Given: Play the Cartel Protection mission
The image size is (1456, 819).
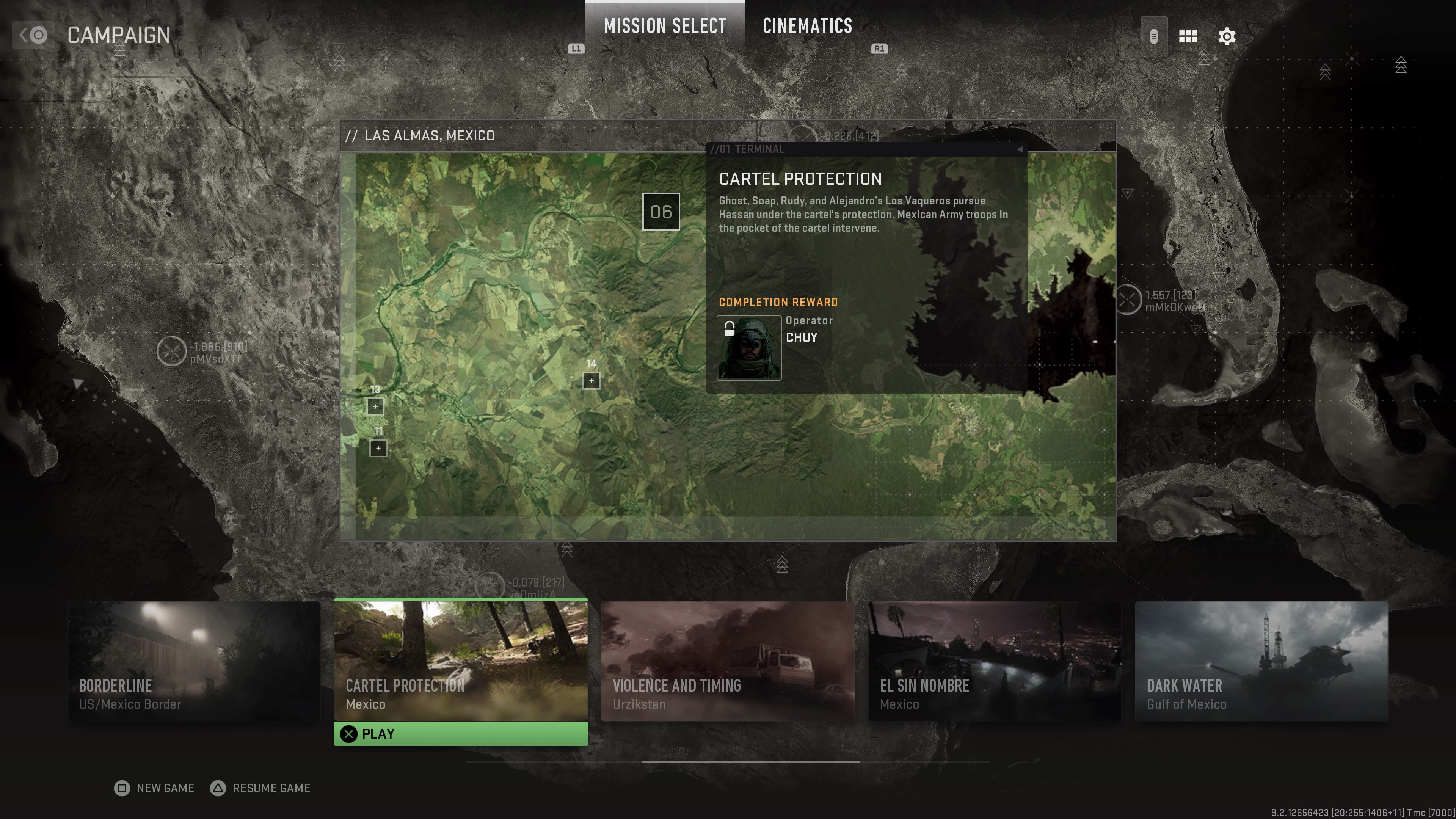Looking at the screenshot, I should [461, 734].
